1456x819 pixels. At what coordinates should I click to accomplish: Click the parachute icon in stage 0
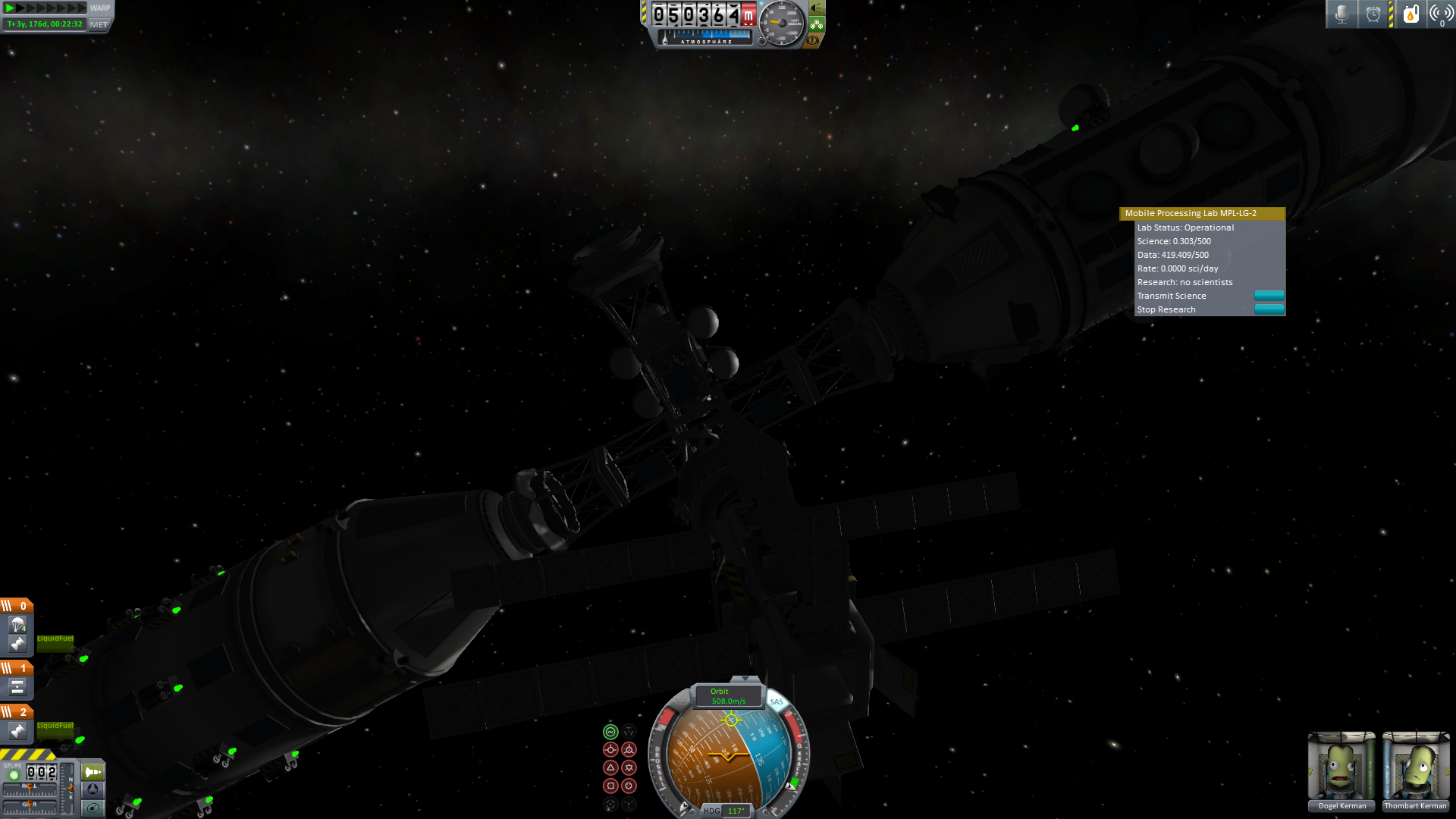click(x=17, y=625)
